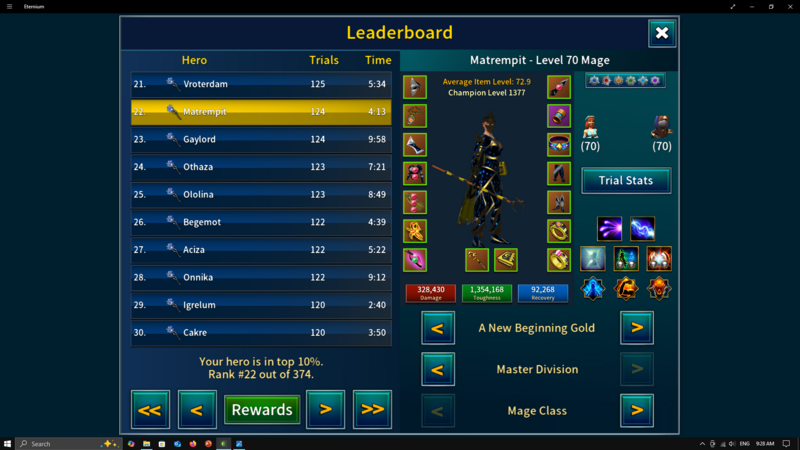The height and width of the screenshot is (450, 800).
Task: Pick Begemot from the leaderboard
Action: pos(261,222)
